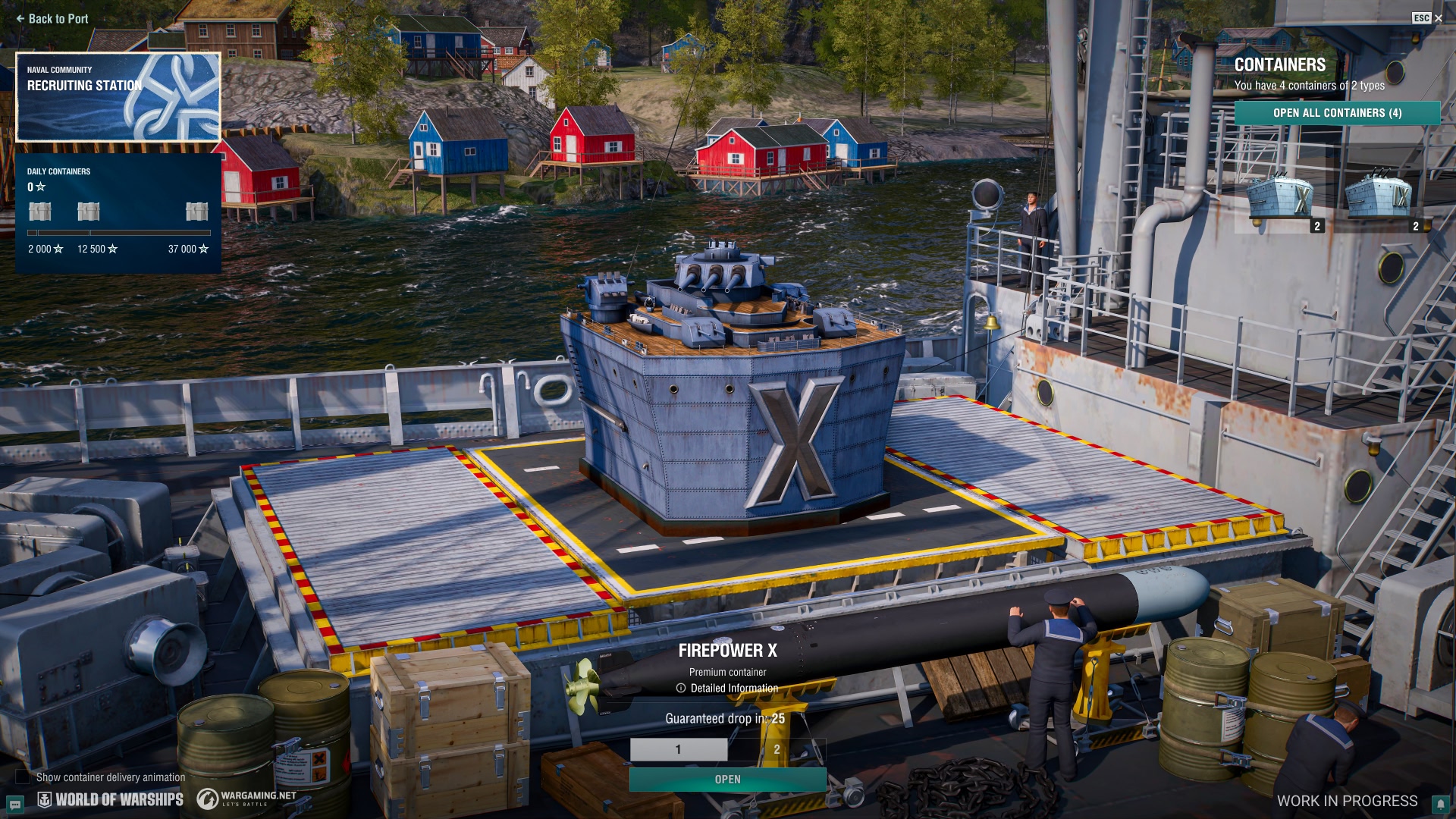This screenshot has height=819, width=1456.
Task: Open the notifications bell
Action: [1441, 804]
